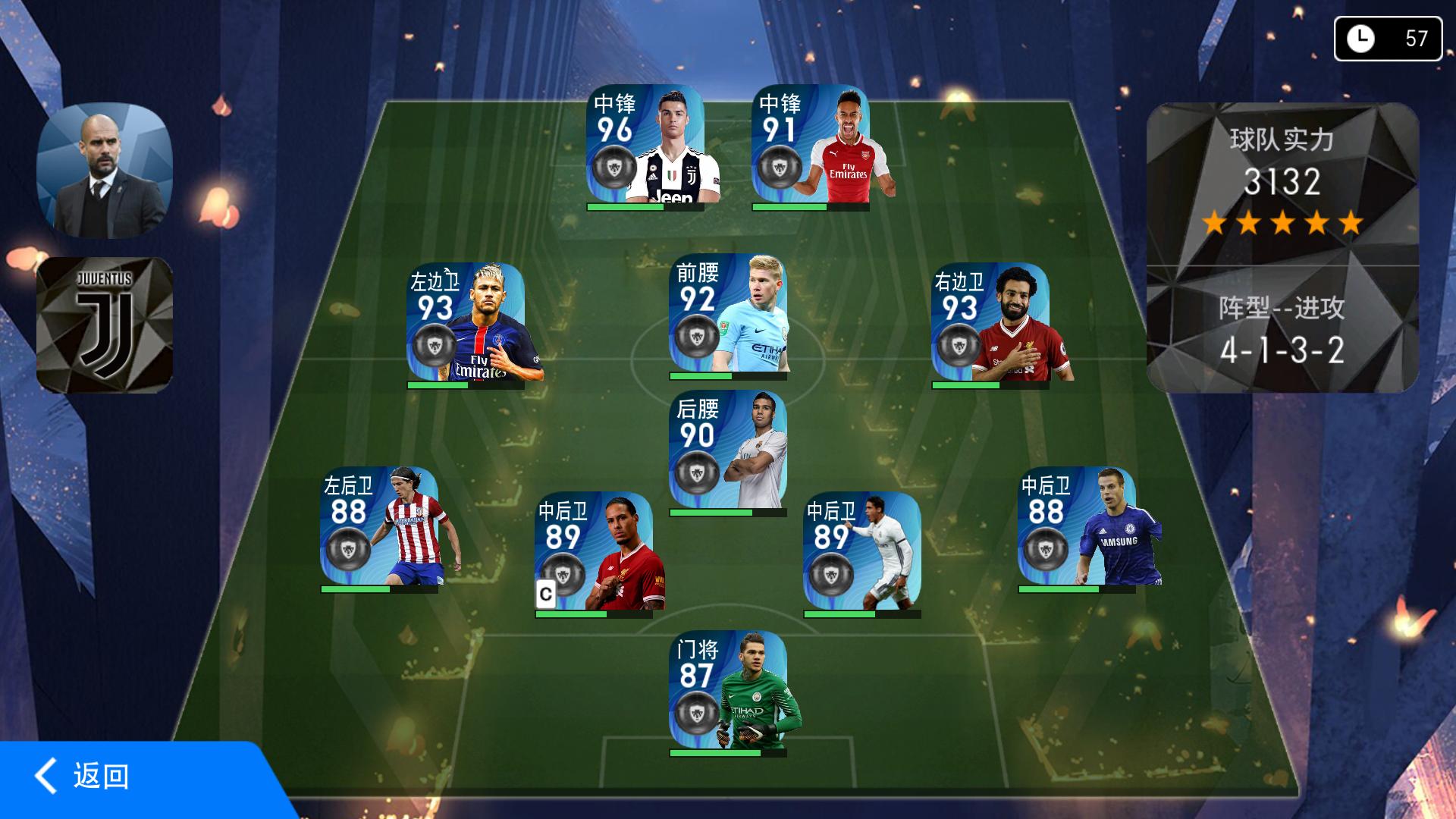This screenshot has width=1456, height=819.
Task: Pick the 左后卫 88 left back card
Action: point(379,526)
